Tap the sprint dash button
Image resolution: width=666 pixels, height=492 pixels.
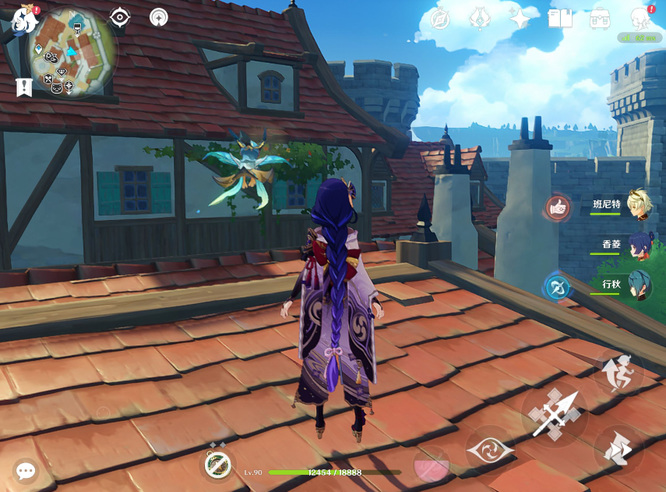[x=617, y=448]
